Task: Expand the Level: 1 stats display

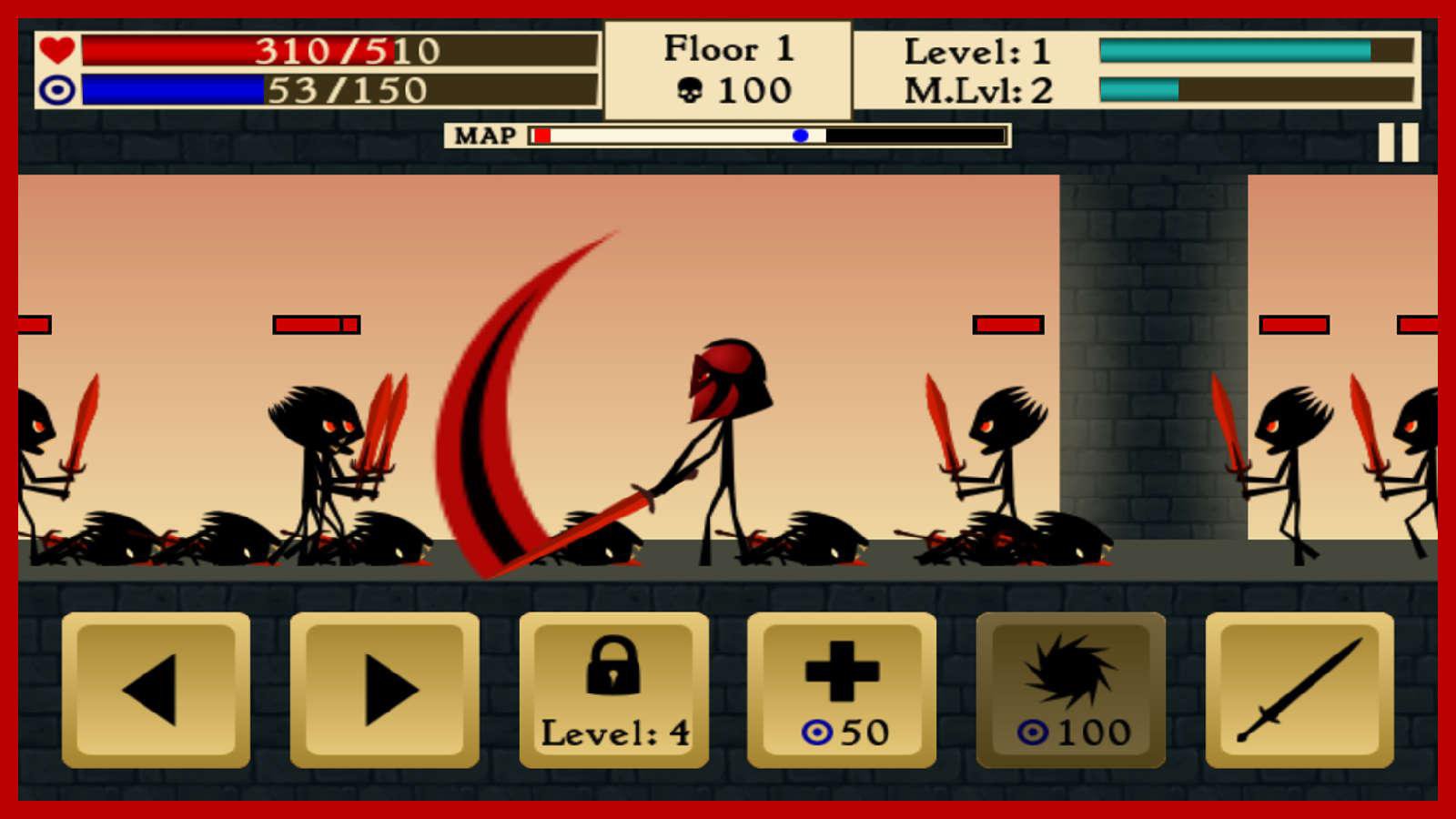Action: [978, 52]
